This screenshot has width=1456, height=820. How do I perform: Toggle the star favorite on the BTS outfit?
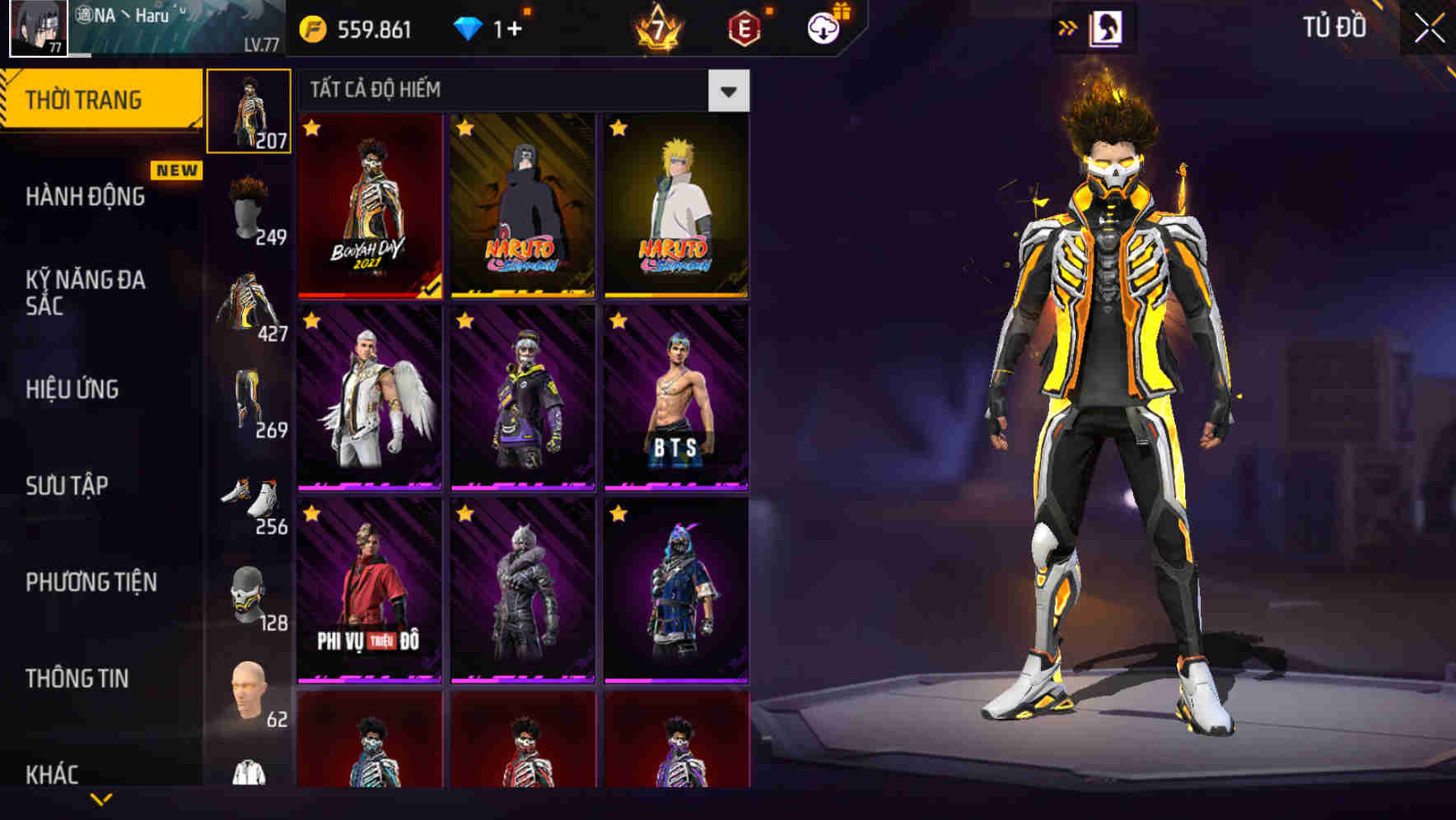(x=616, y=322)
